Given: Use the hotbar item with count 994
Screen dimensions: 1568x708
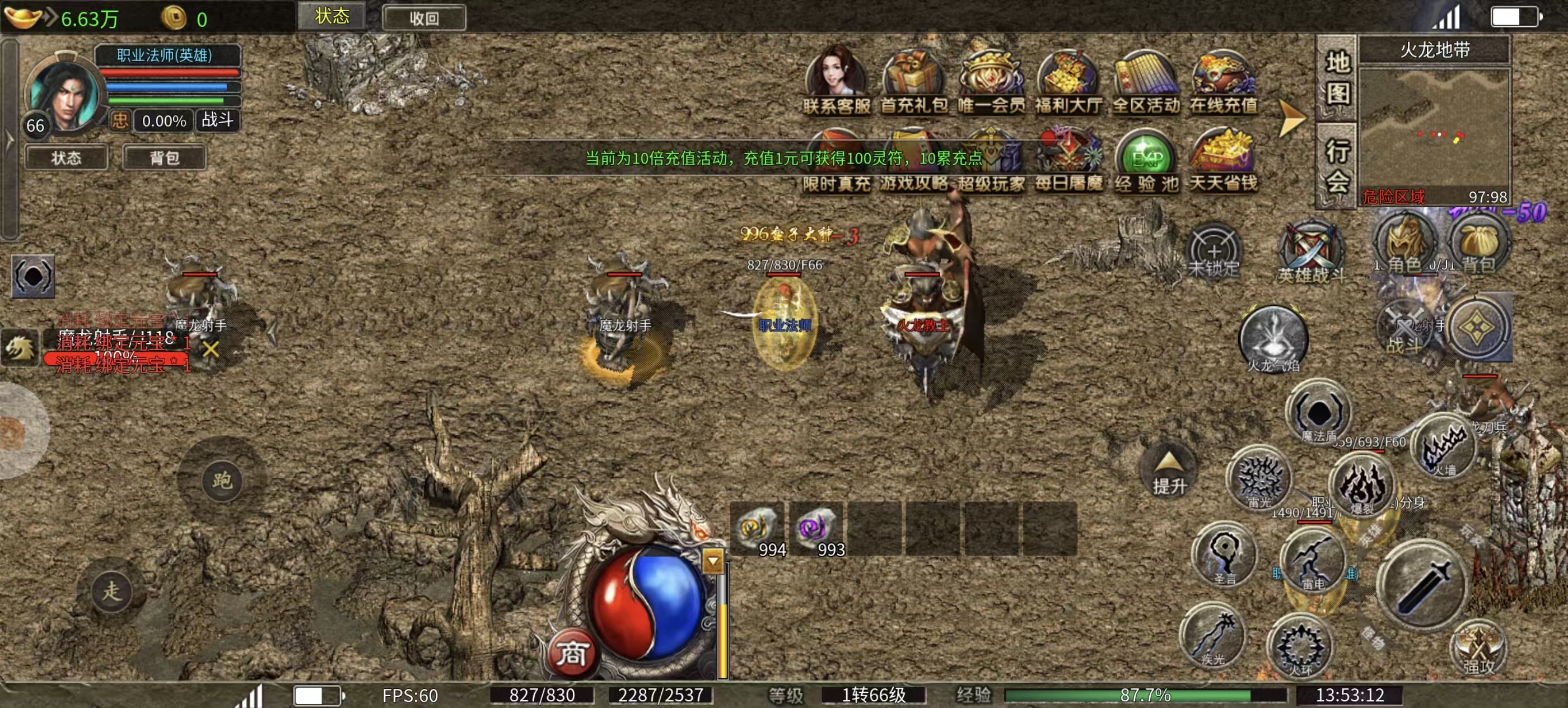Looking at the screenshot, I should point(757,528).
